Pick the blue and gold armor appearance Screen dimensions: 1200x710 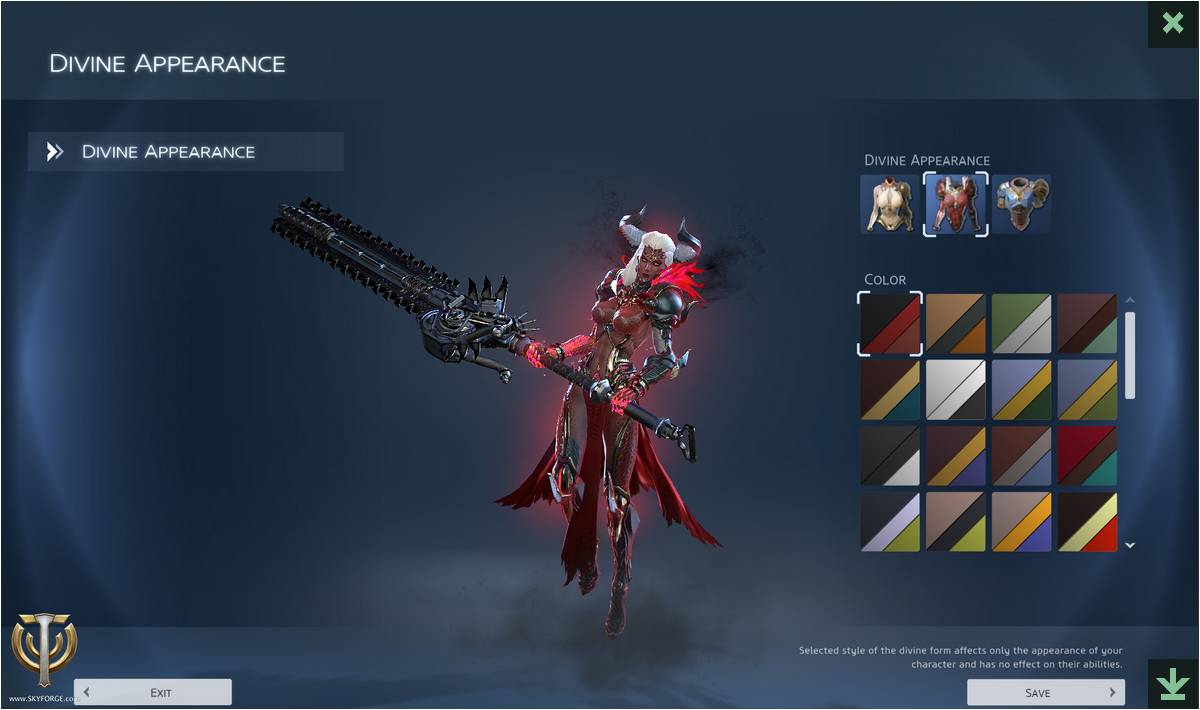1021,204
